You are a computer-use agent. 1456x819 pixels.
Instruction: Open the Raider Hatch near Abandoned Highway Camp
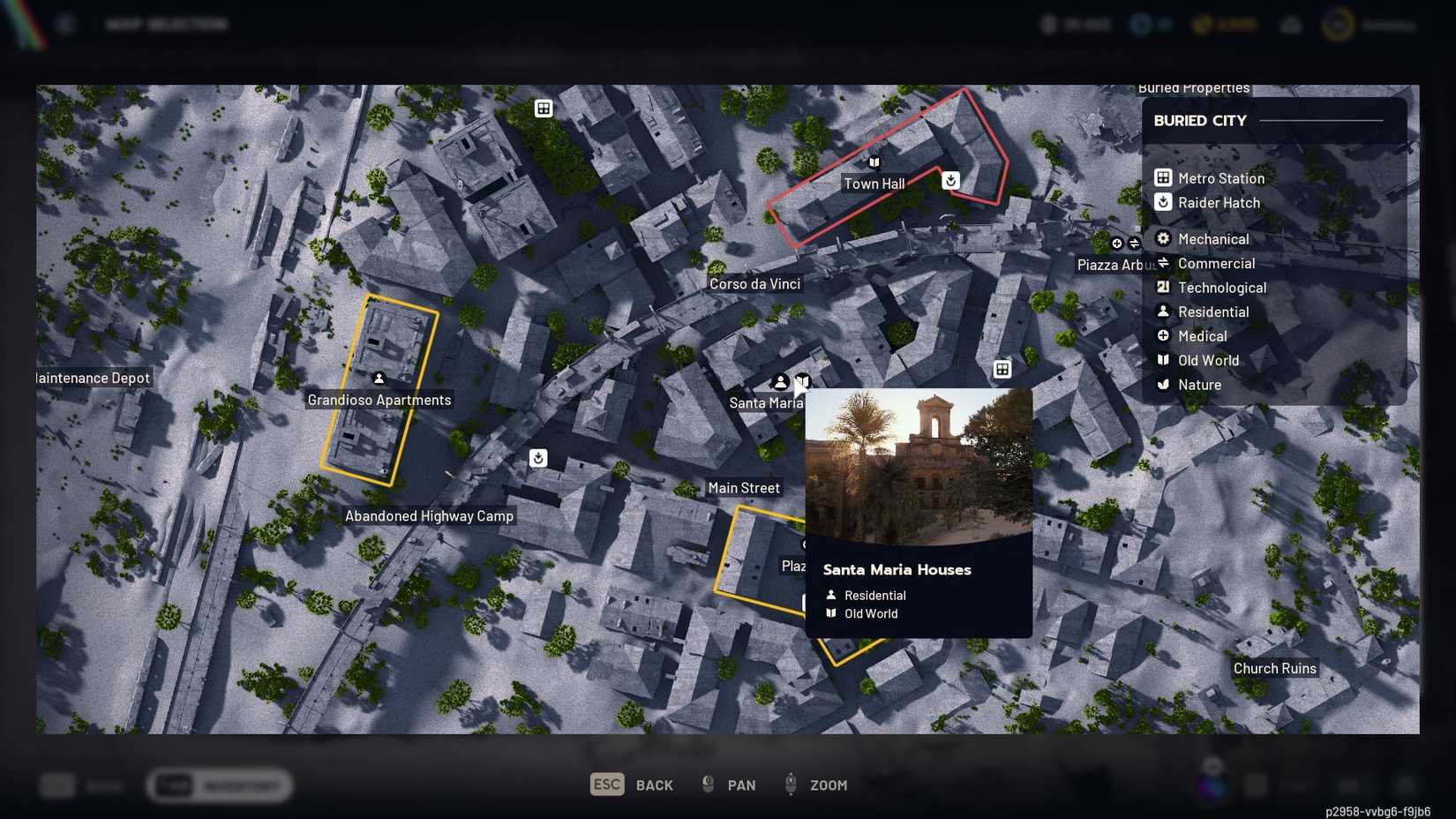tap(538, 457)
